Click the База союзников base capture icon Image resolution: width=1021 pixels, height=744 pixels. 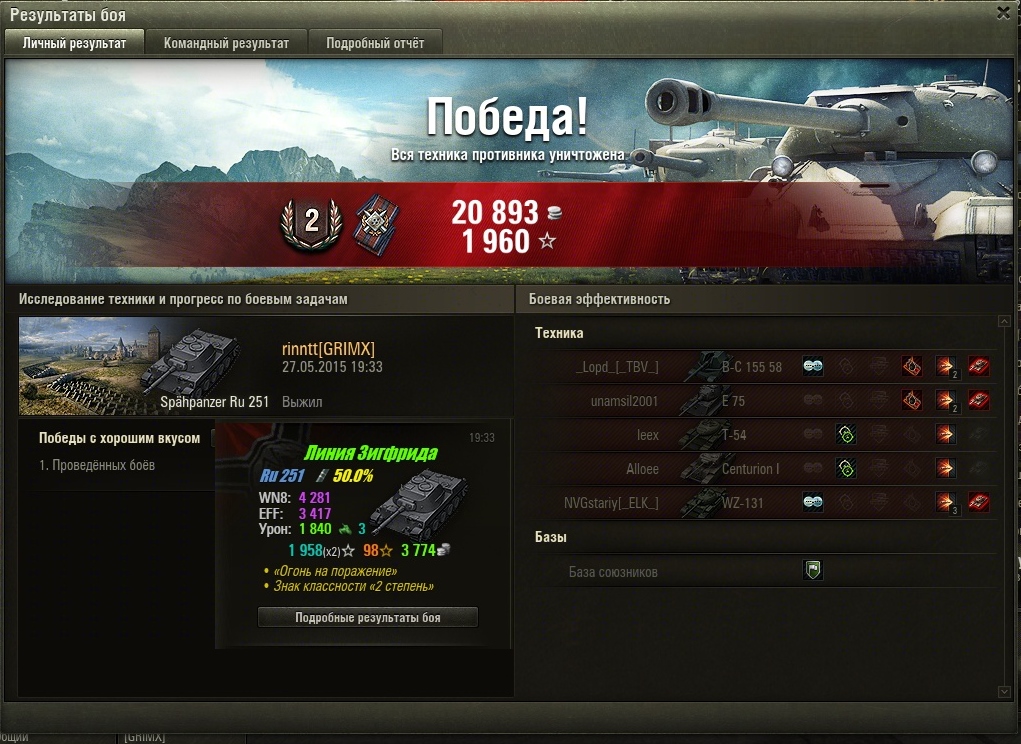(813, 571)
